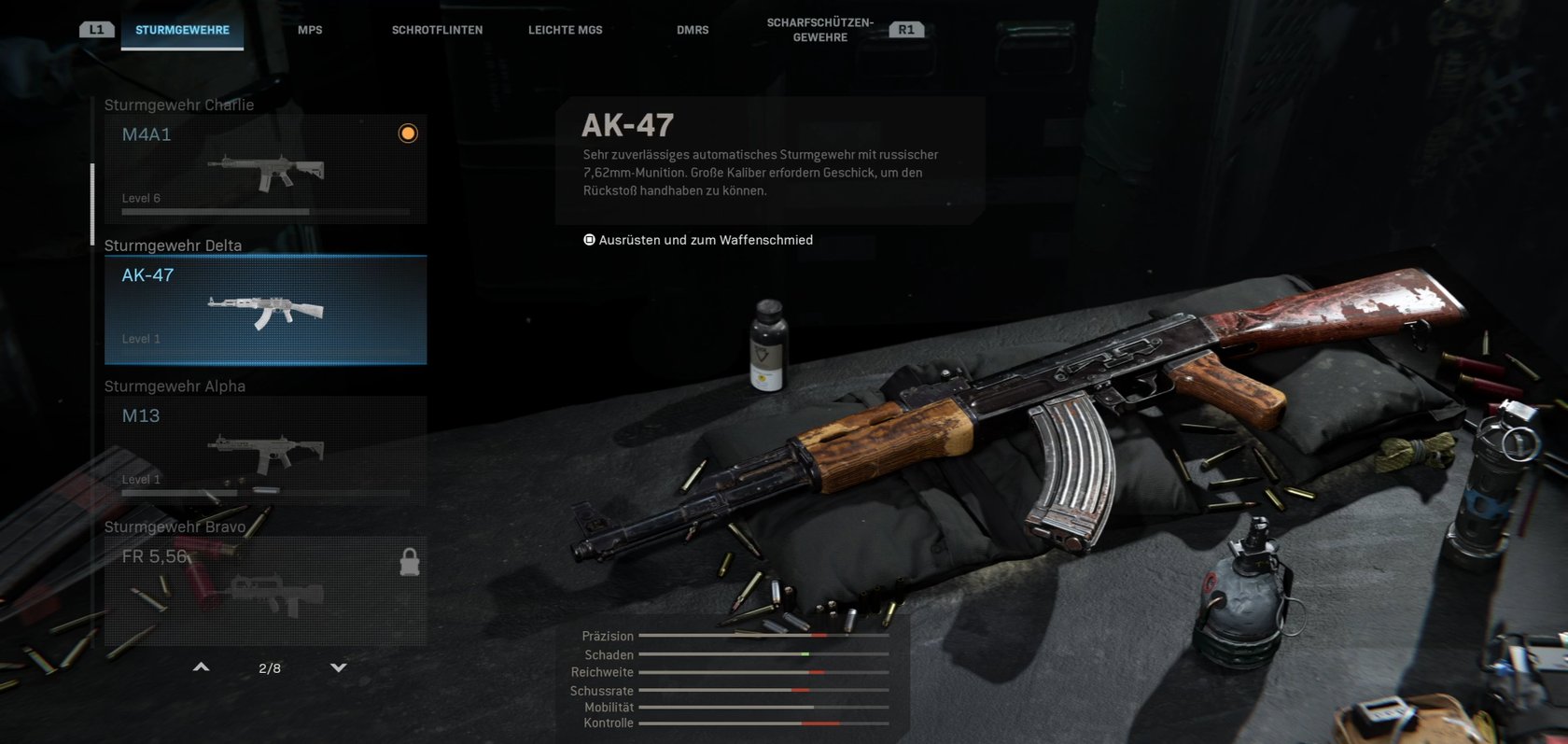Viewport: 1568px width, 744px height.
Task: Click the down arrow in weapon list
Action: [339, 667]
